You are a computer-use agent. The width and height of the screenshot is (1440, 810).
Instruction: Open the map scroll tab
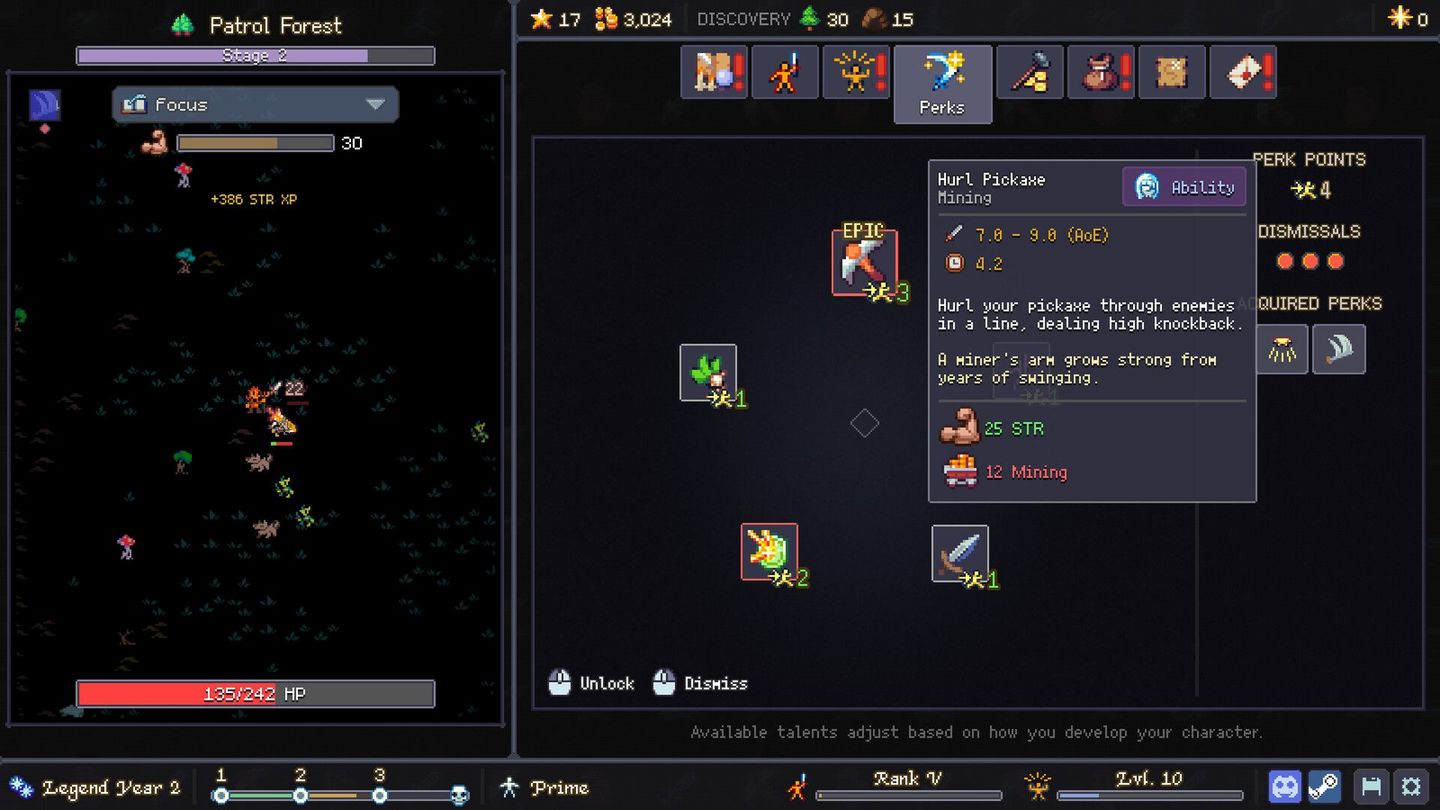tap(1171, 71)
